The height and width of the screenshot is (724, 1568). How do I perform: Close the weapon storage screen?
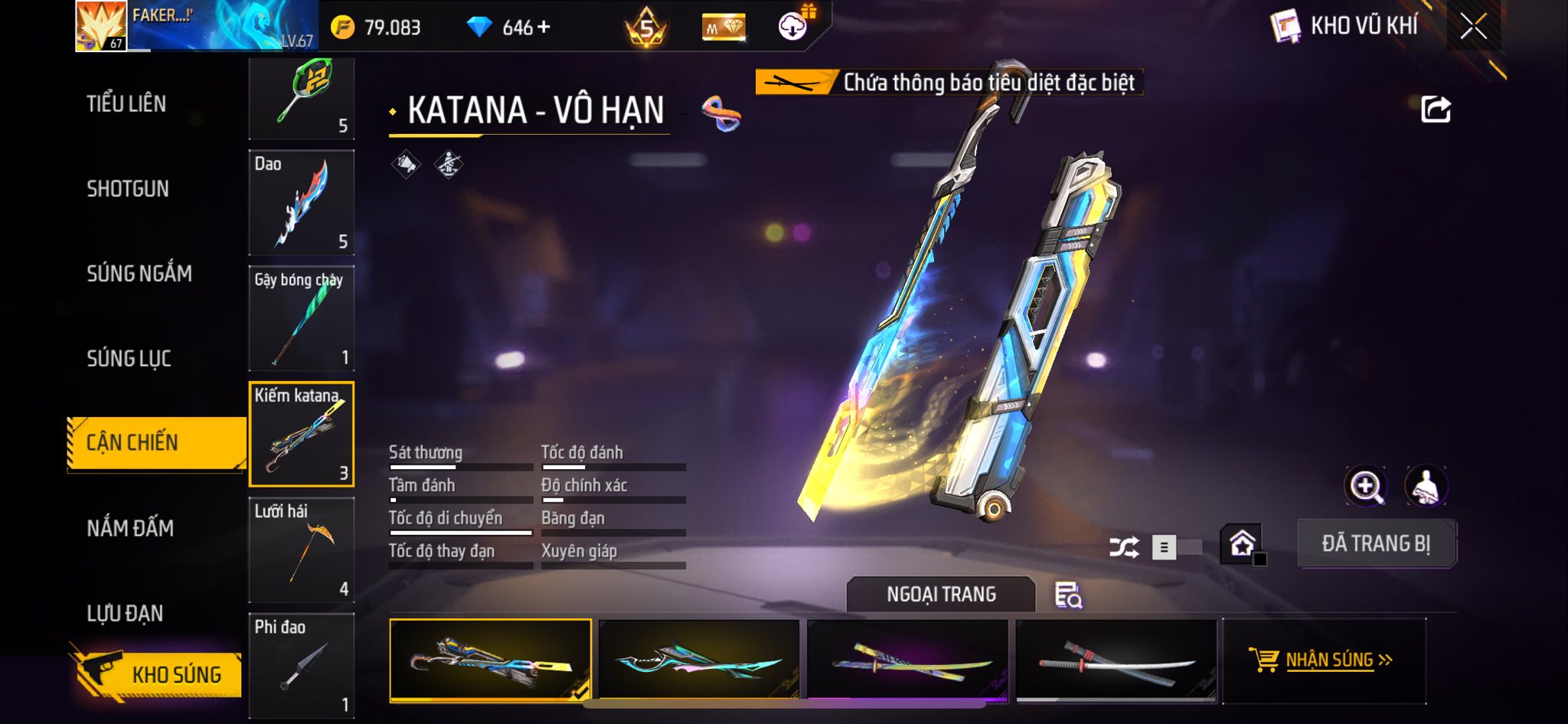coord(1473,27)
